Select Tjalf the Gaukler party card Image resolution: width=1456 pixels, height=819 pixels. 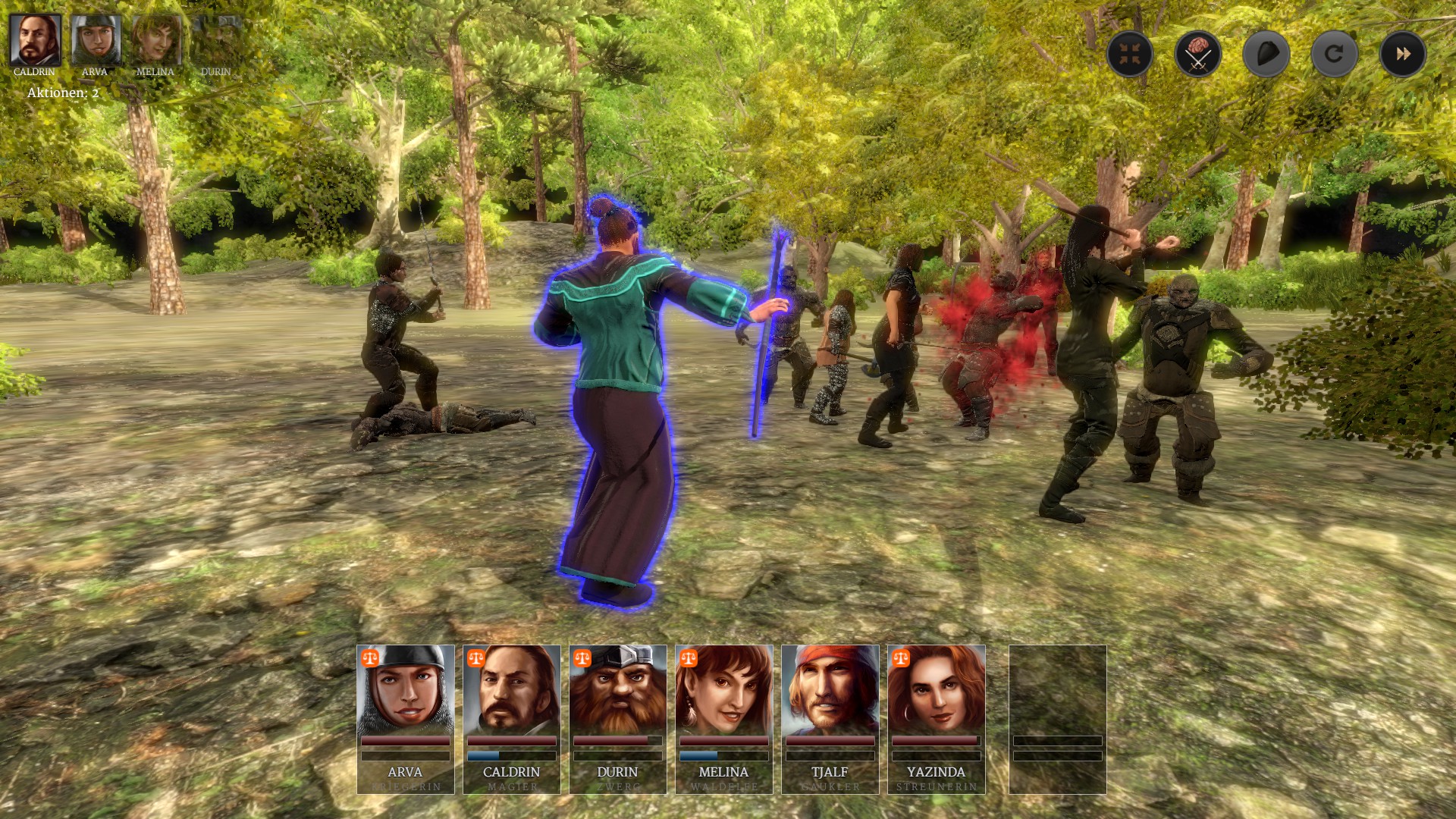[x=830, y=719]
